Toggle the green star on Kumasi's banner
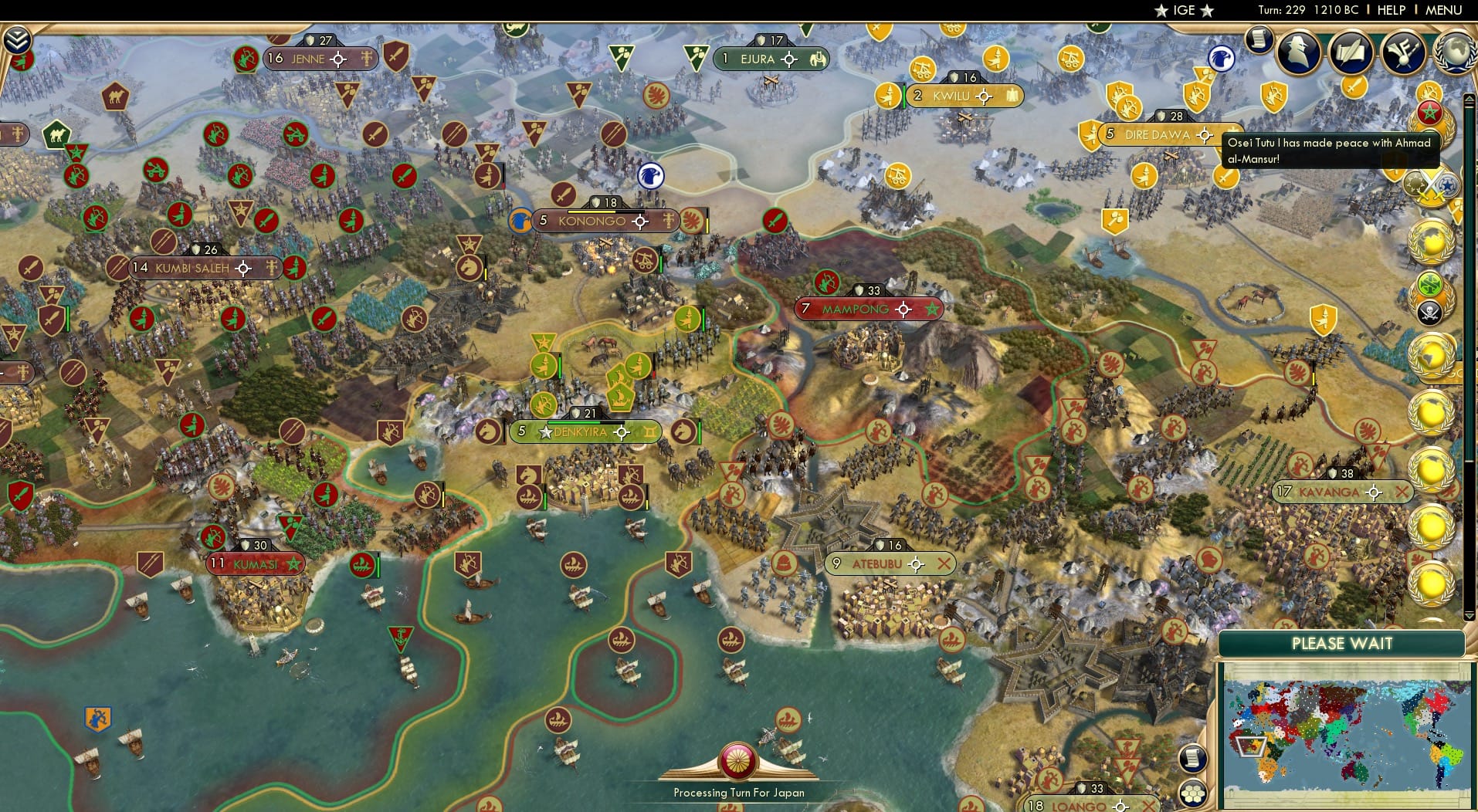This screenshot has height=812, width=1478. click(x=294, y=563)
